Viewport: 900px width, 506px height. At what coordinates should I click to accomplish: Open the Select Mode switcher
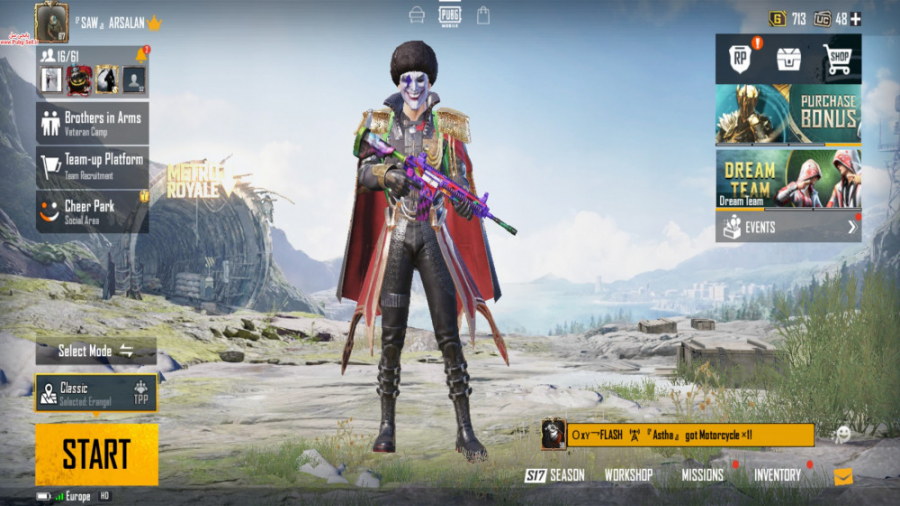pos(96,351)
